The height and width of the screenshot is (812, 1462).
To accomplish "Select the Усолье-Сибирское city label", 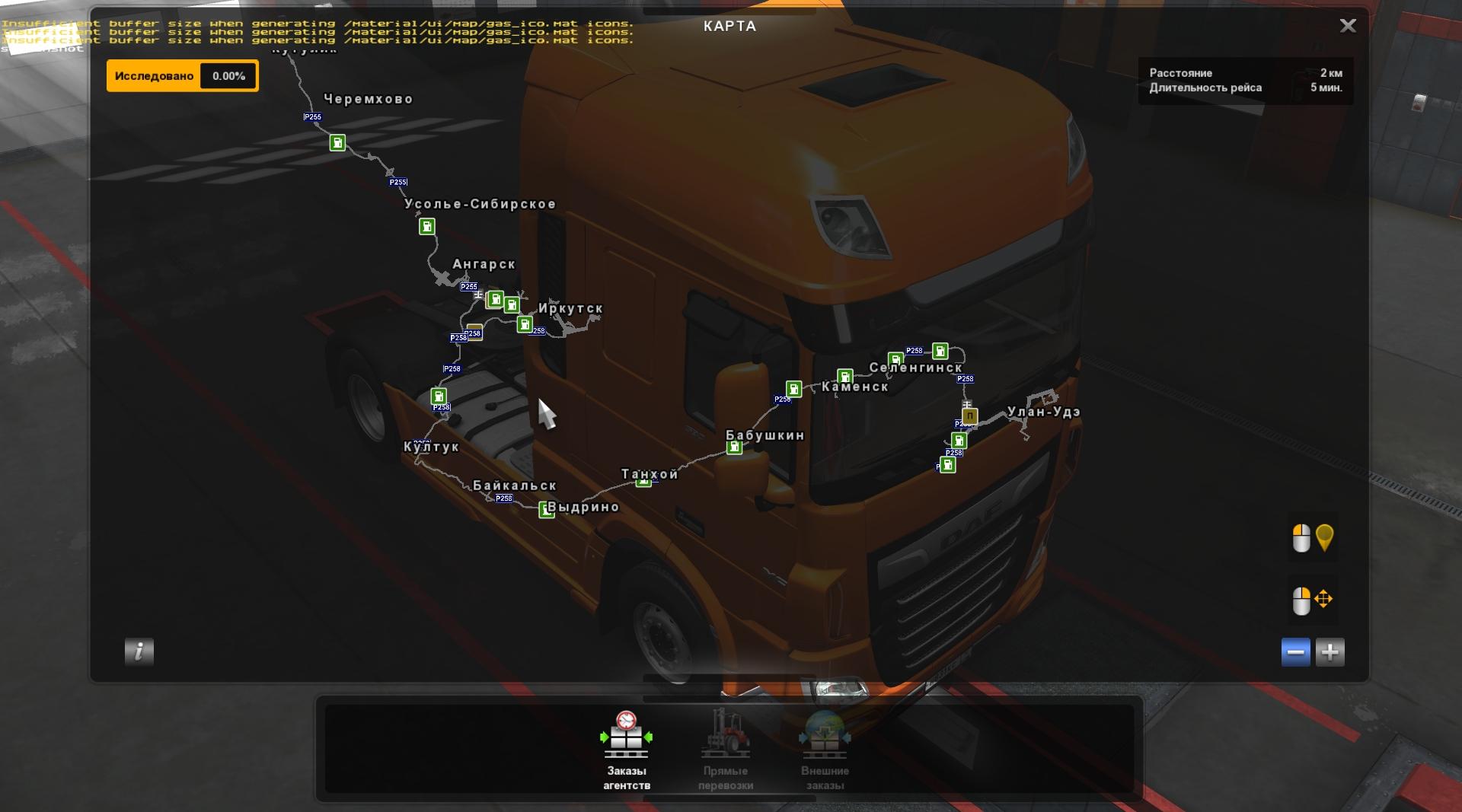I will pyautogui.click(x=480, y=204).
